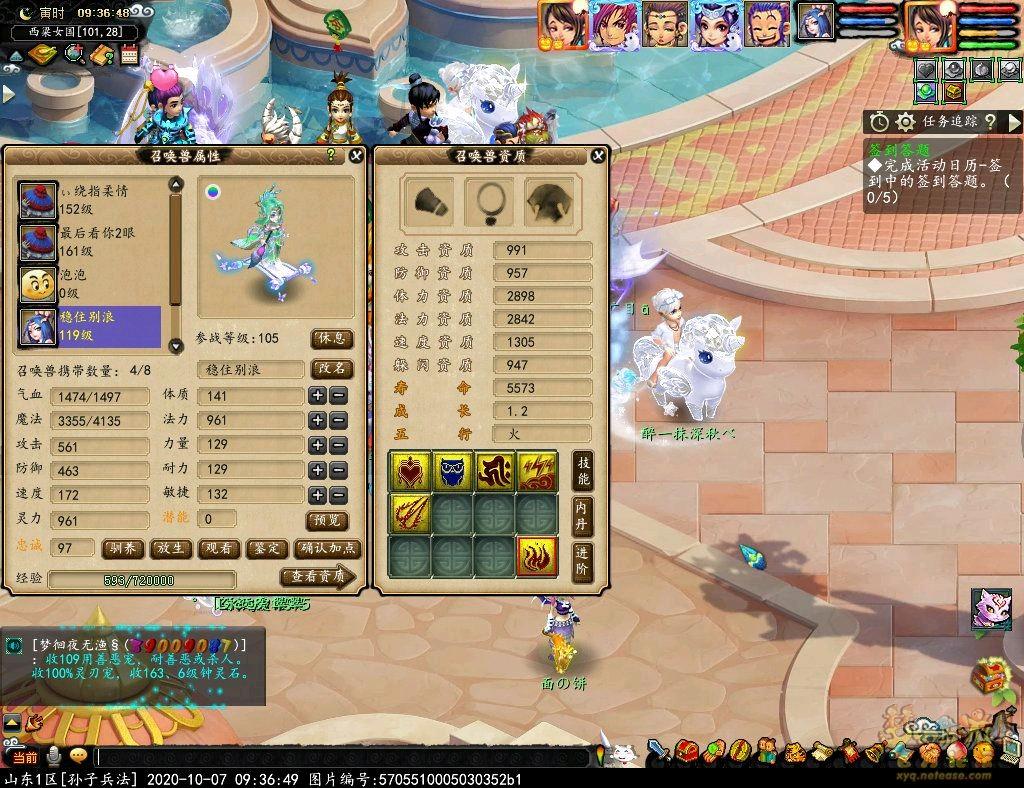Select the lightning bolt skill icon
Image resolution: width=1024 pixels, height=788 pixels.
pos(537,472)
